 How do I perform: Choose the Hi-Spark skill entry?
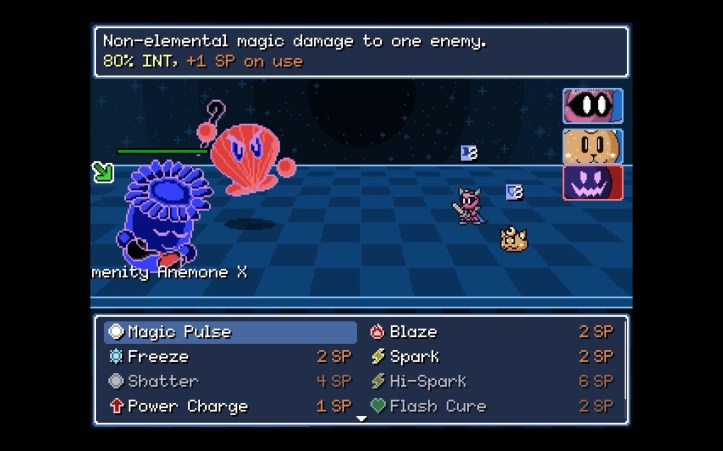[x=492, y=381]
